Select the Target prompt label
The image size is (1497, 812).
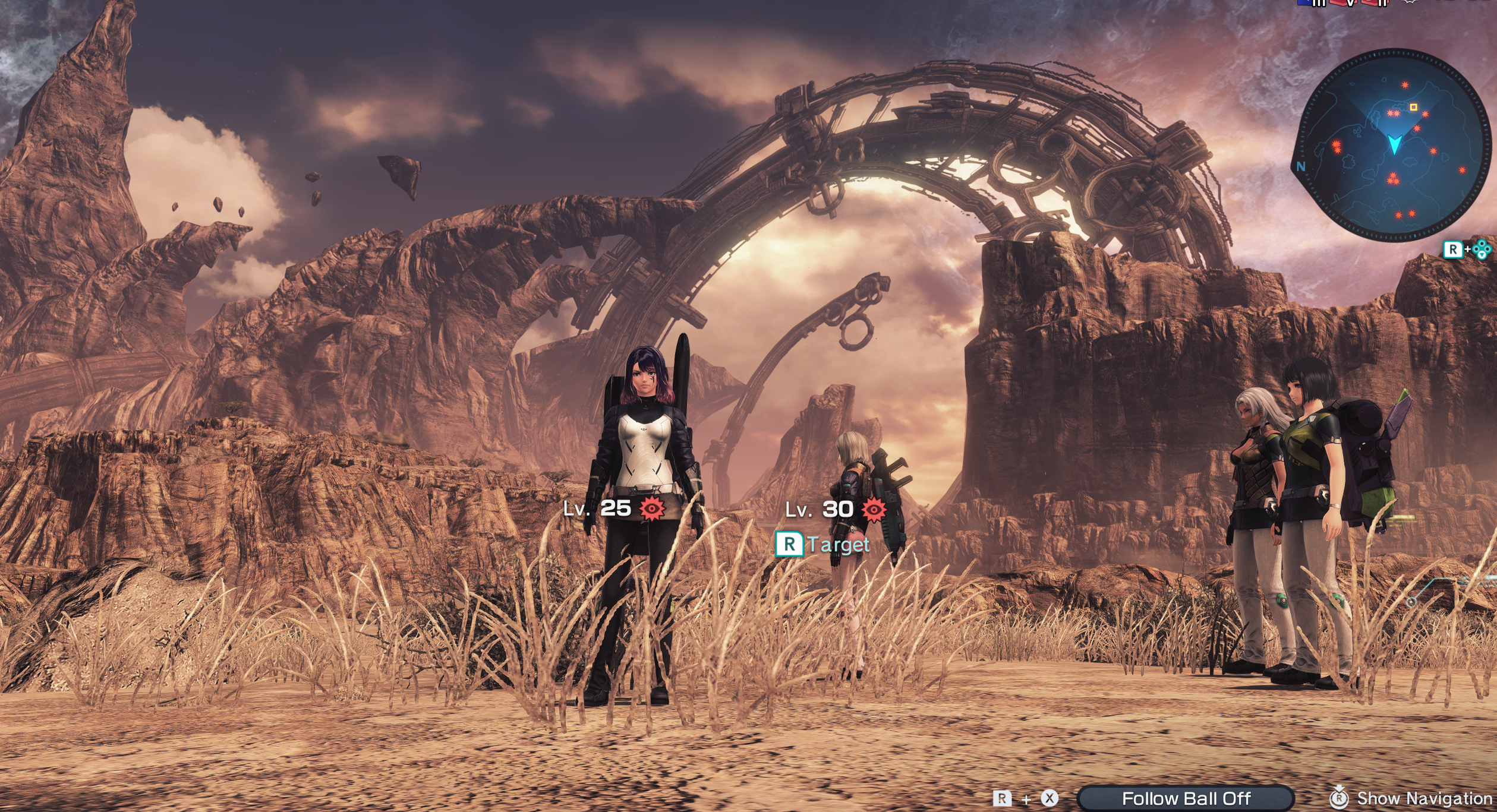[838, 544]
